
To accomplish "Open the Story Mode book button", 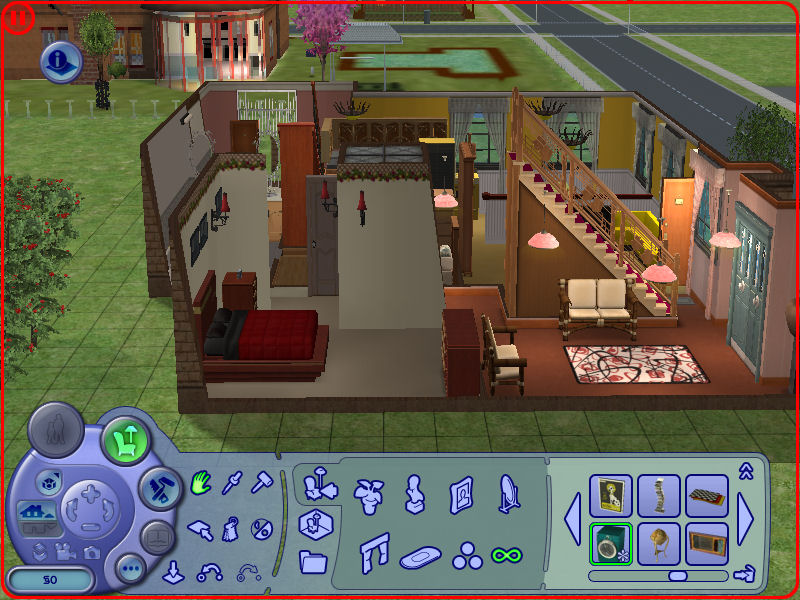I will pos(157,537).
